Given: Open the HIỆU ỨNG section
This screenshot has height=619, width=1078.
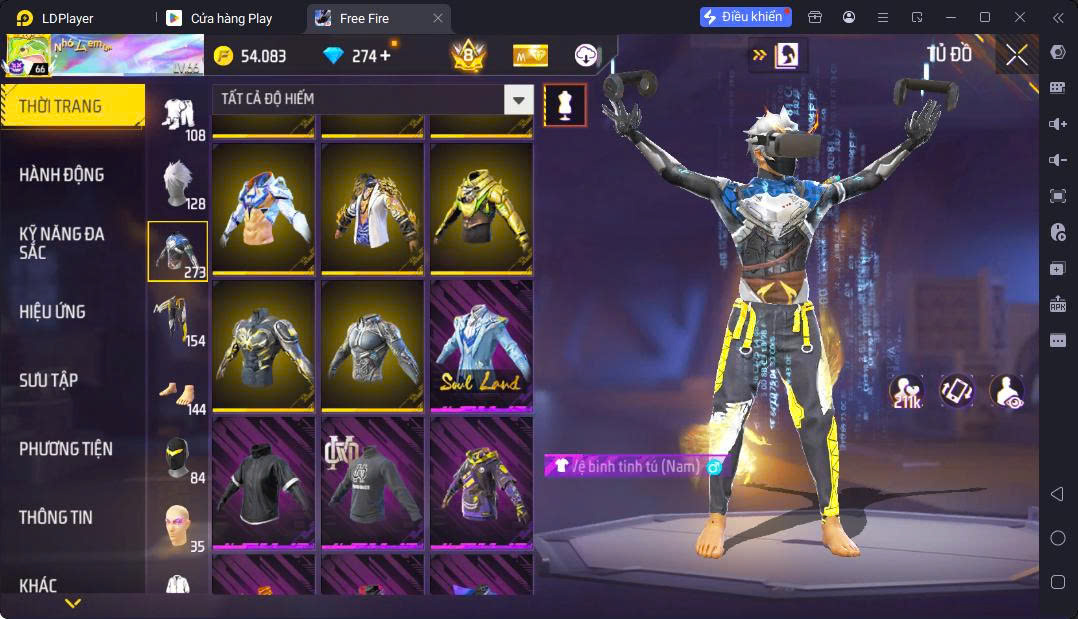Looking at the screenshot, I should [52, 312].
